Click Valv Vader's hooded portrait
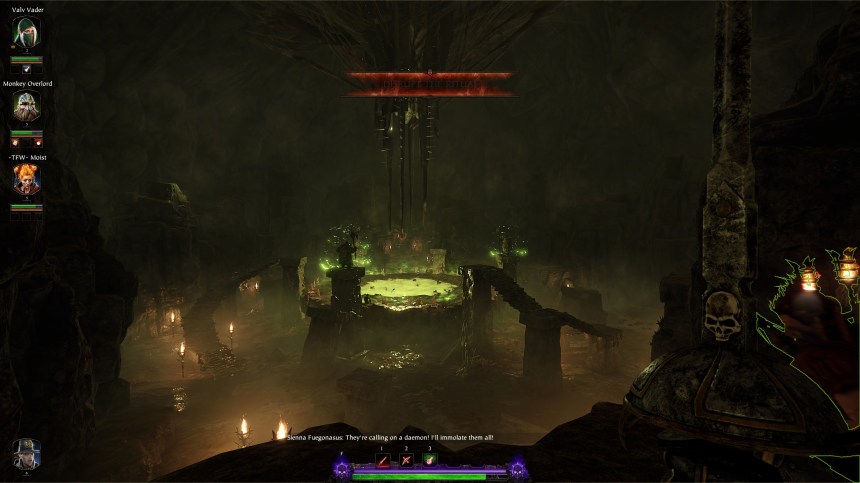Viewport: 860px width, 483px height. (x=26, y=33)
